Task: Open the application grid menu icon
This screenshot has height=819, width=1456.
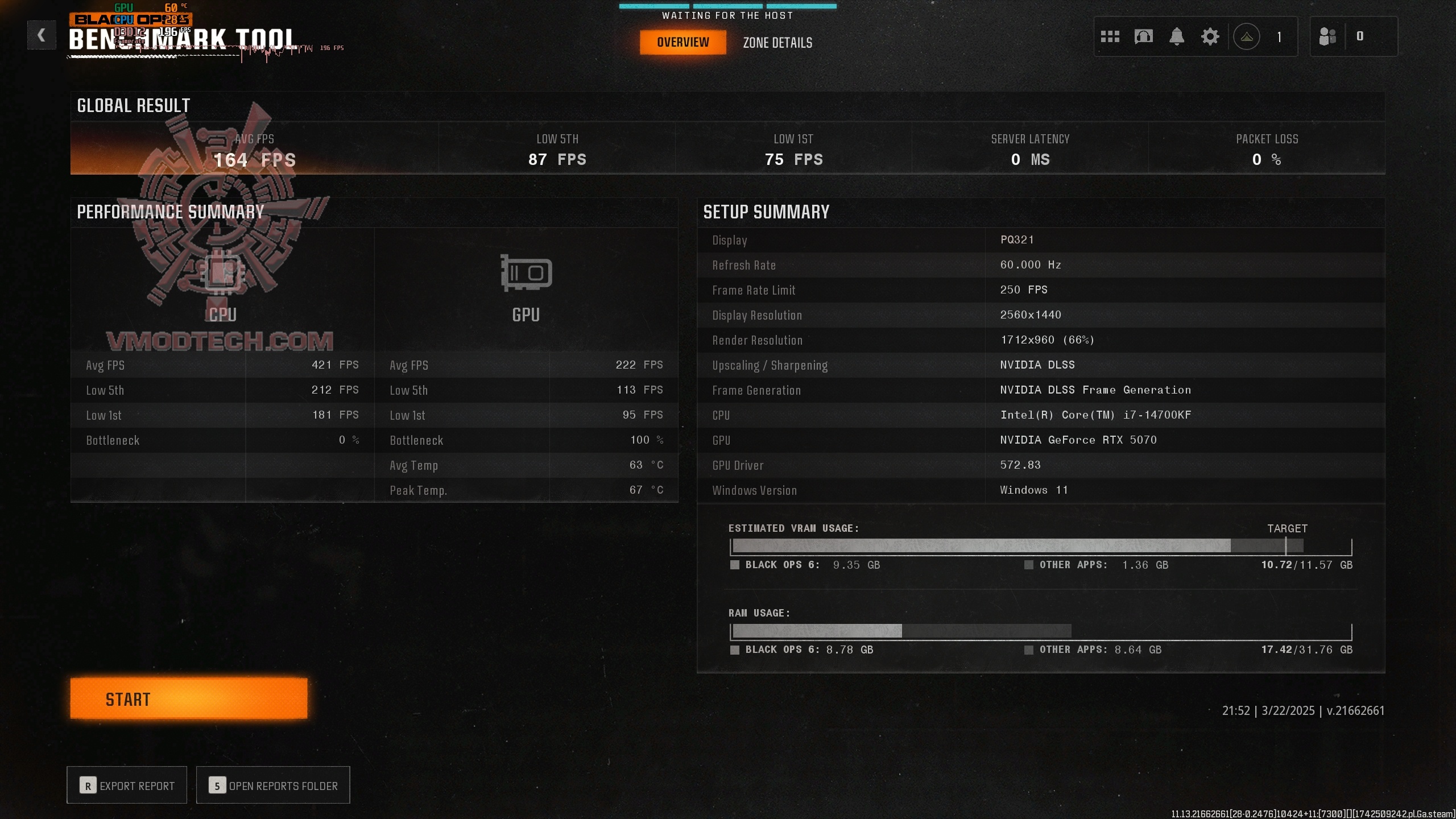Action: [1110, 36]
